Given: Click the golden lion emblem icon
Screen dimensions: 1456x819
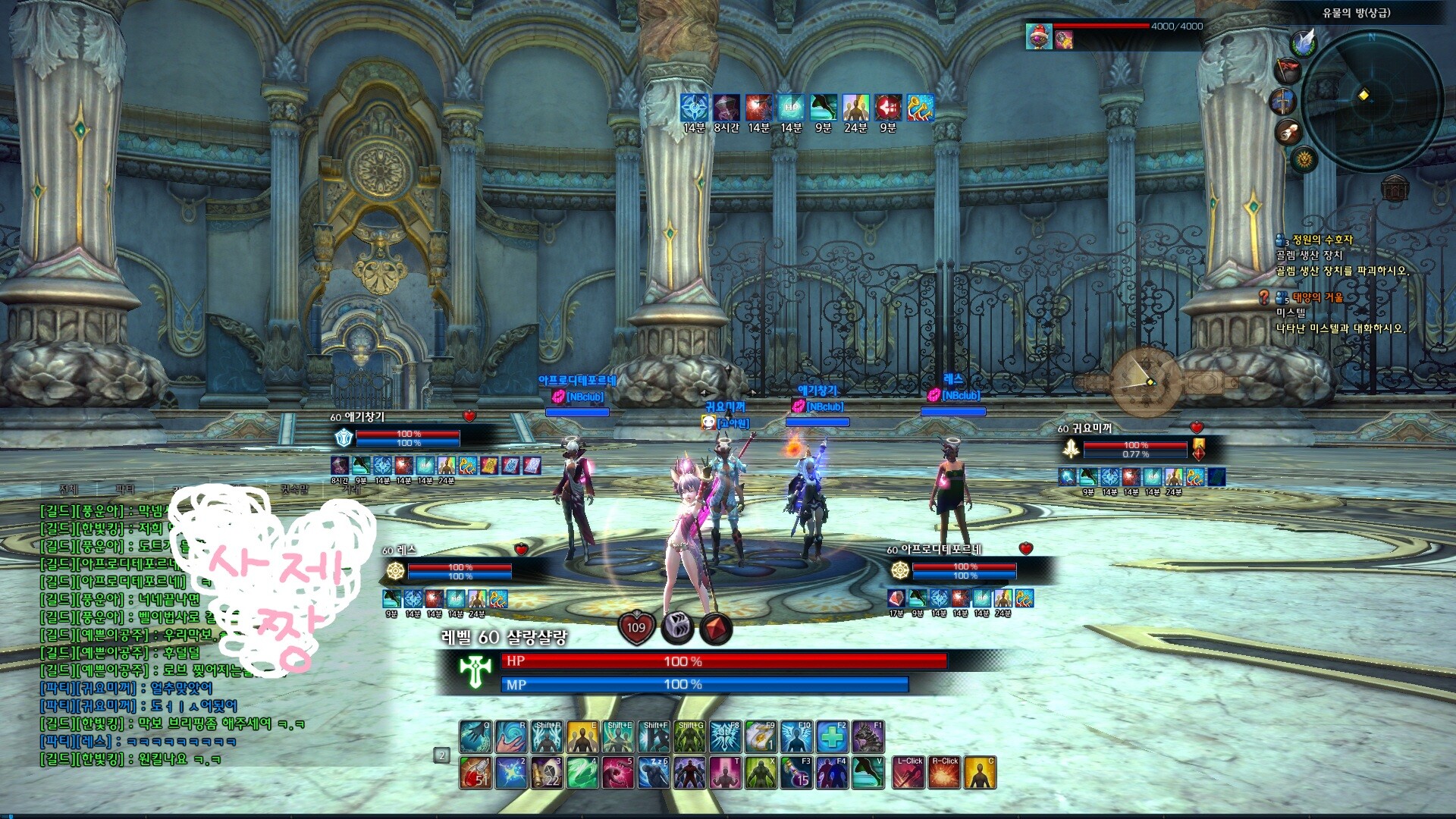Looking at the screenshot, I should tap(1304, 159).
